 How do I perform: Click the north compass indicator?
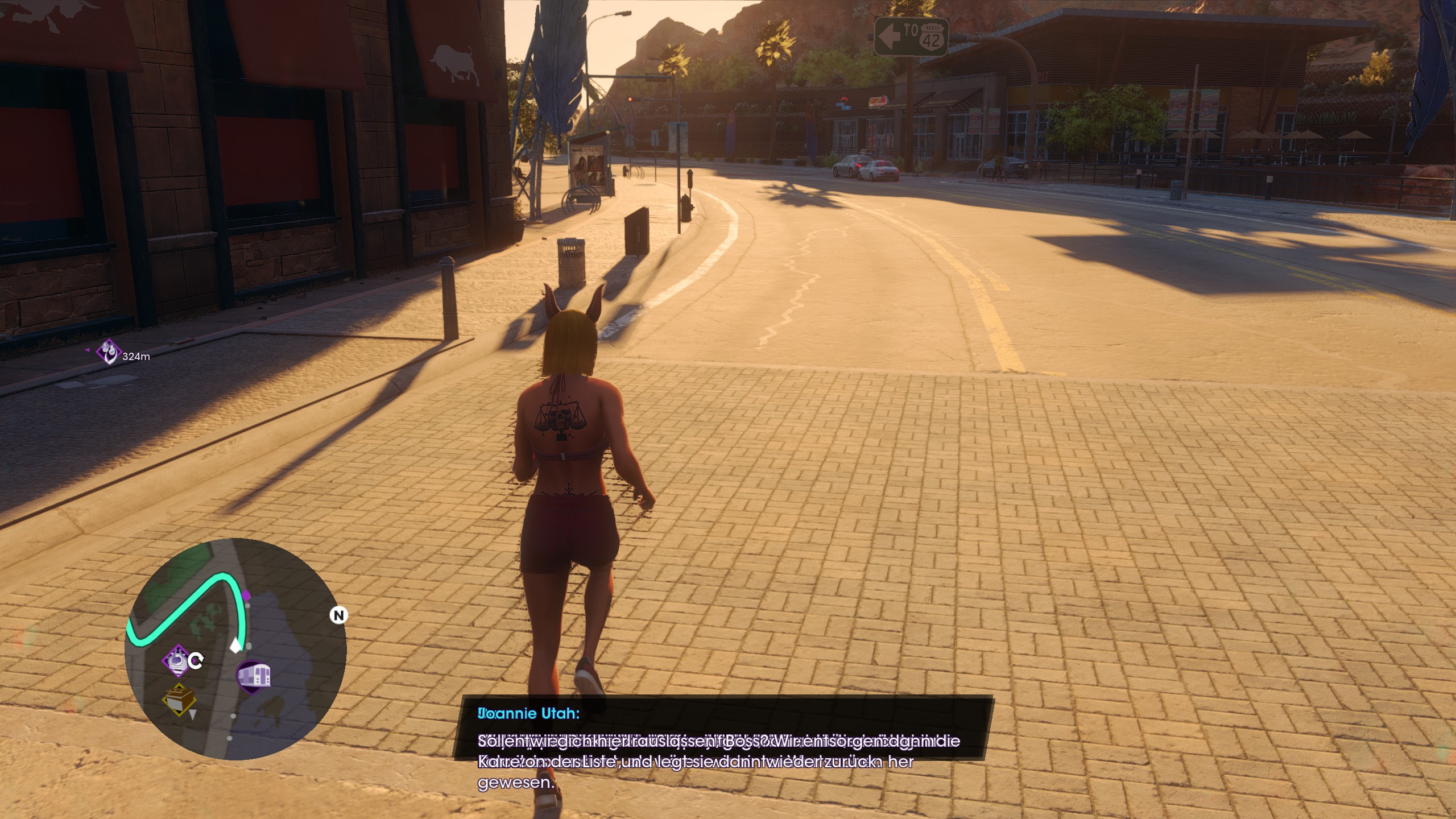point(338,615)
